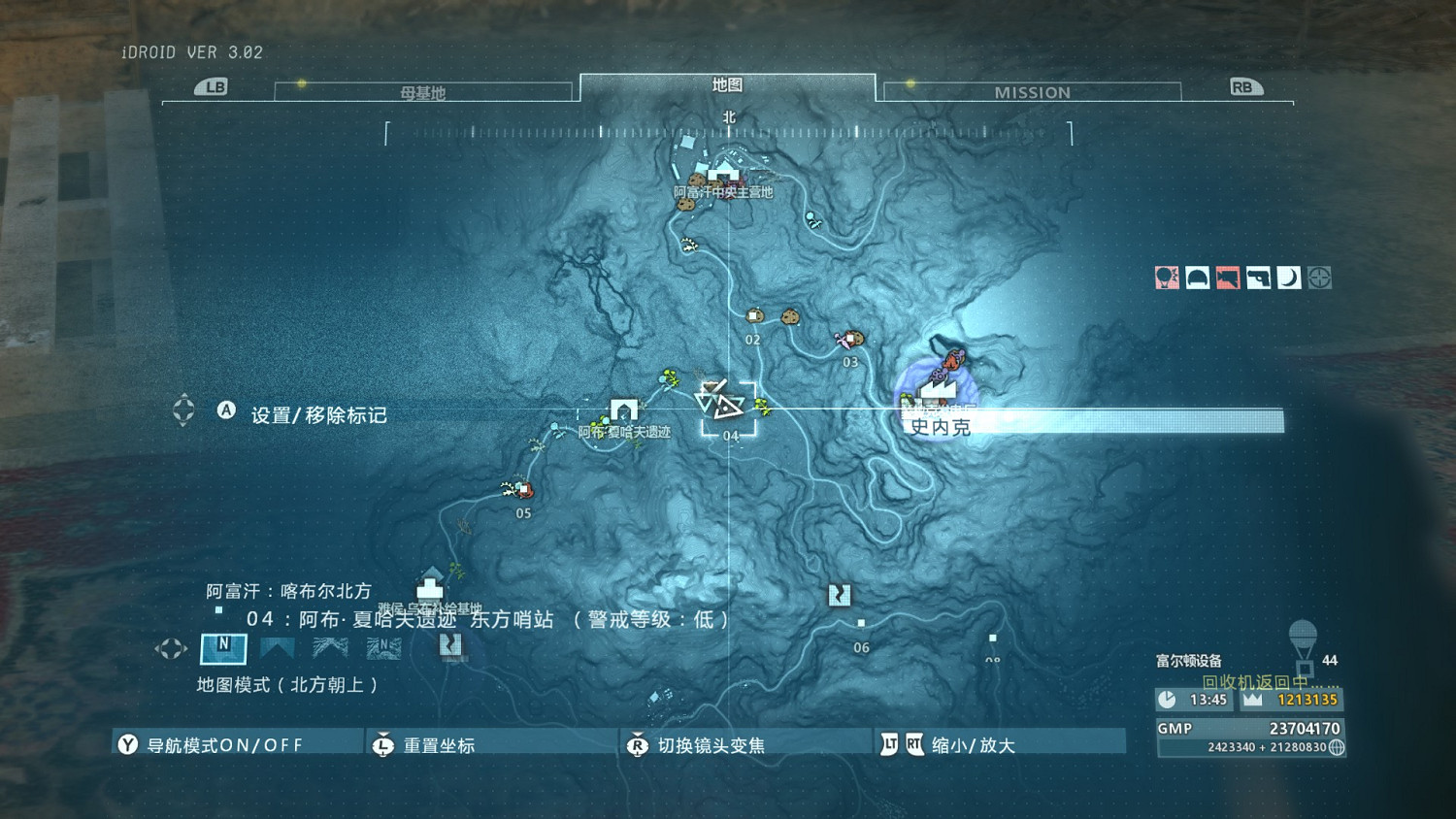Viewport: 1456px width, 819px height.
Task: Switch to the 母基地 tab
Action: tap(424, 91)
